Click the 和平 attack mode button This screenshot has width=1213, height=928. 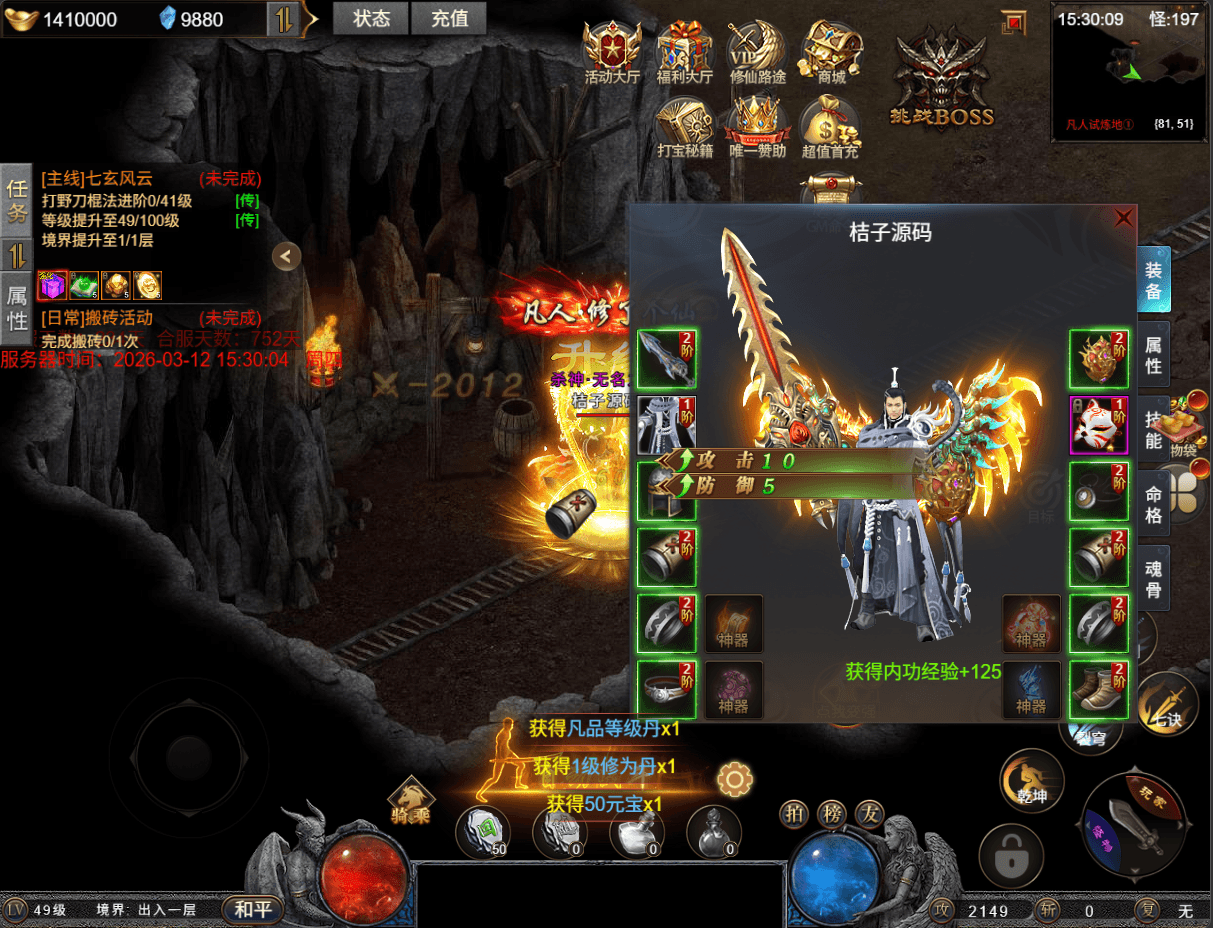click(x=252, y=910)
